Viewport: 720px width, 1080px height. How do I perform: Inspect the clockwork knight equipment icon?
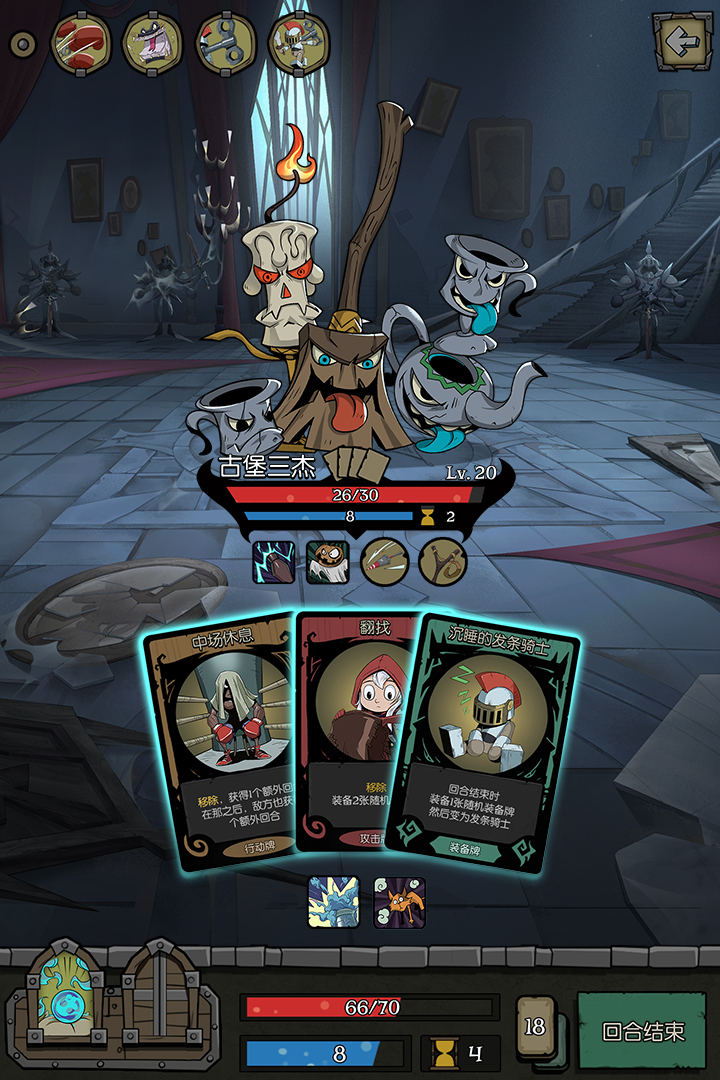299,43
